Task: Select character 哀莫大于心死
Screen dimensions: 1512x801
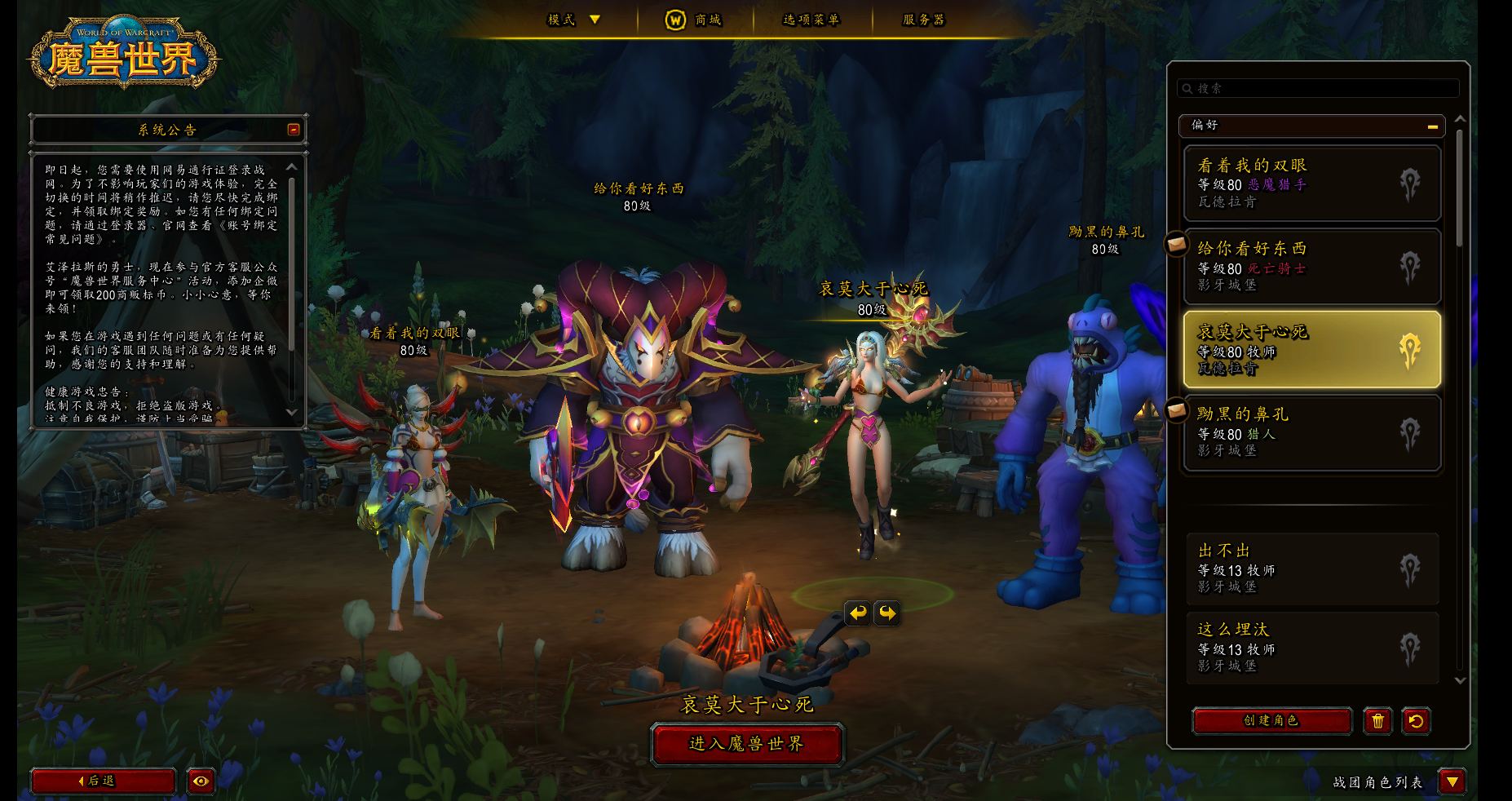Action: [x=1311, y=349]
